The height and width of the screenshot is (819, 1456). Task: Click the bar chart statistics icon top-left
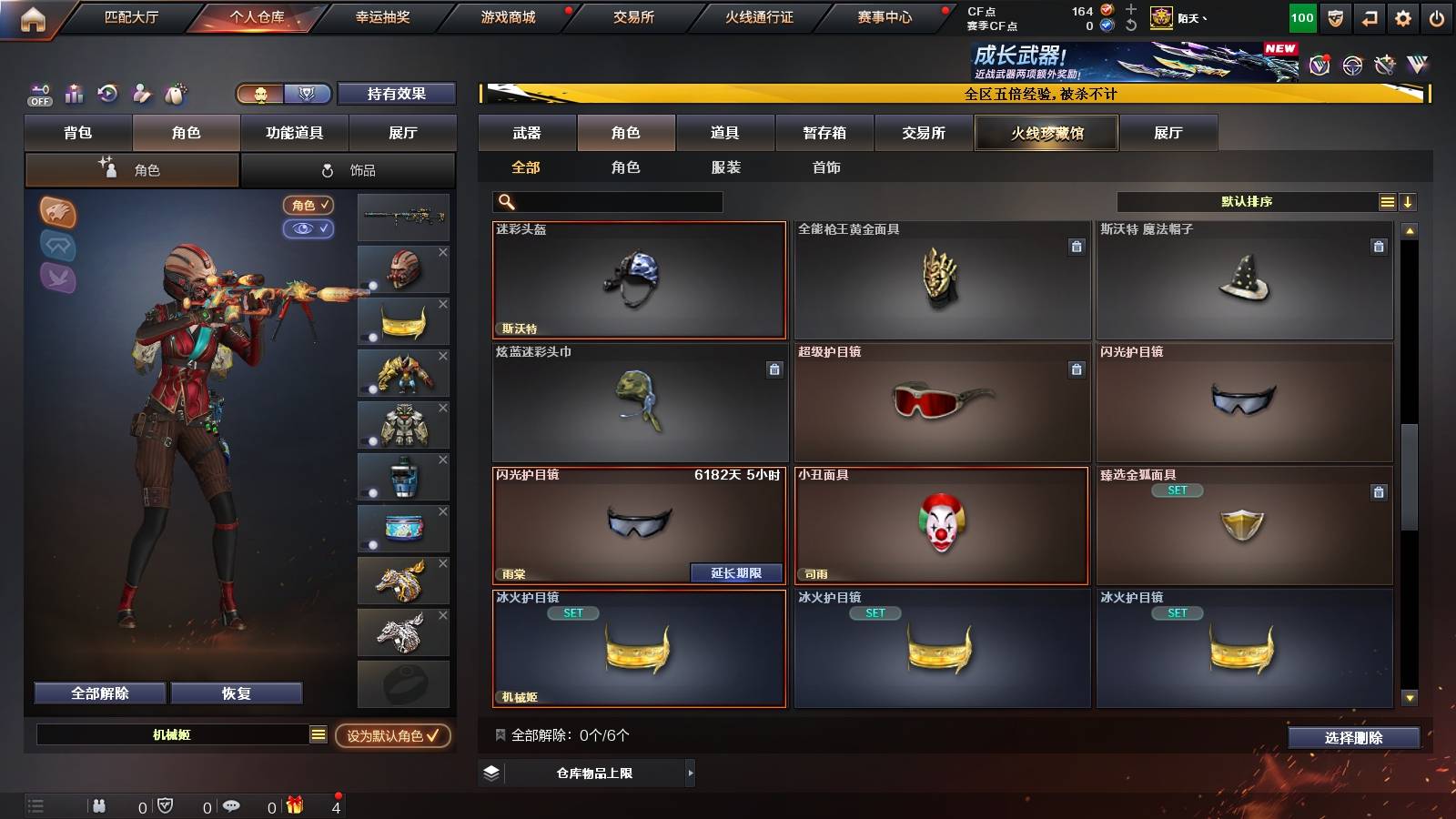click(x=75, y=94)
